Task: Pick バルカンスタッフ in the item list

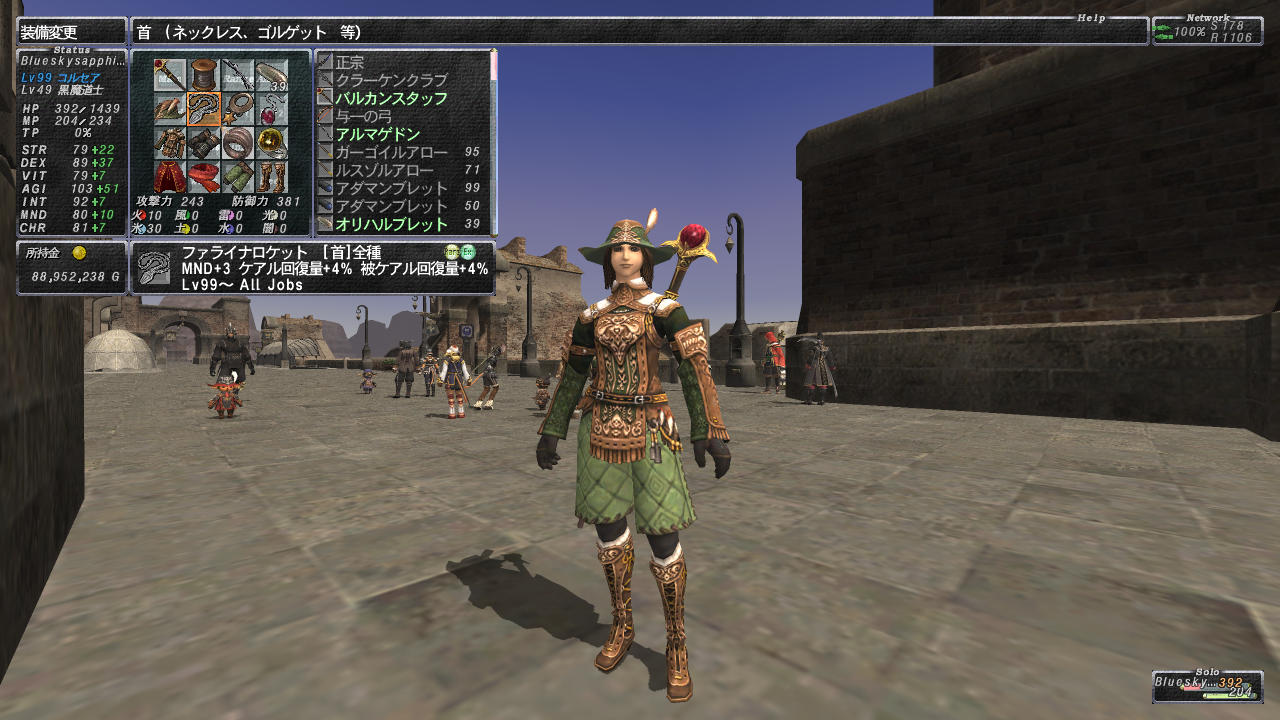Action: 391,98
